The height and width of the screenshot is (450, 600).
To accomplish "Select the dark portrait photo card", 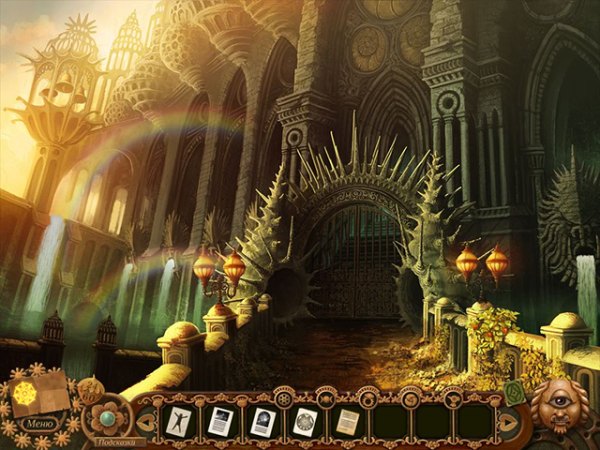I will 263,421.
